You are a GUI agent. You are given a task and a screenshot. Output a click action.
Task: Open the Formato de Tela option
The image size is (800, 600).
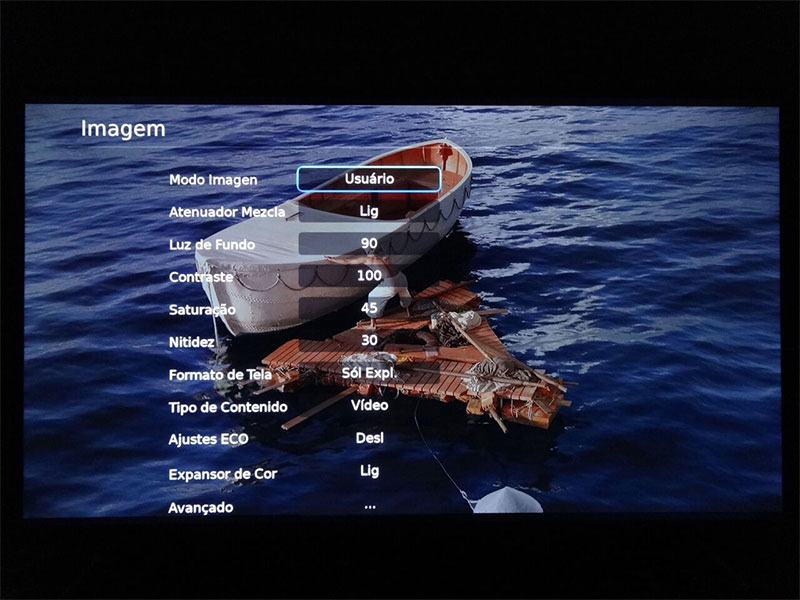tap(221, 375)
